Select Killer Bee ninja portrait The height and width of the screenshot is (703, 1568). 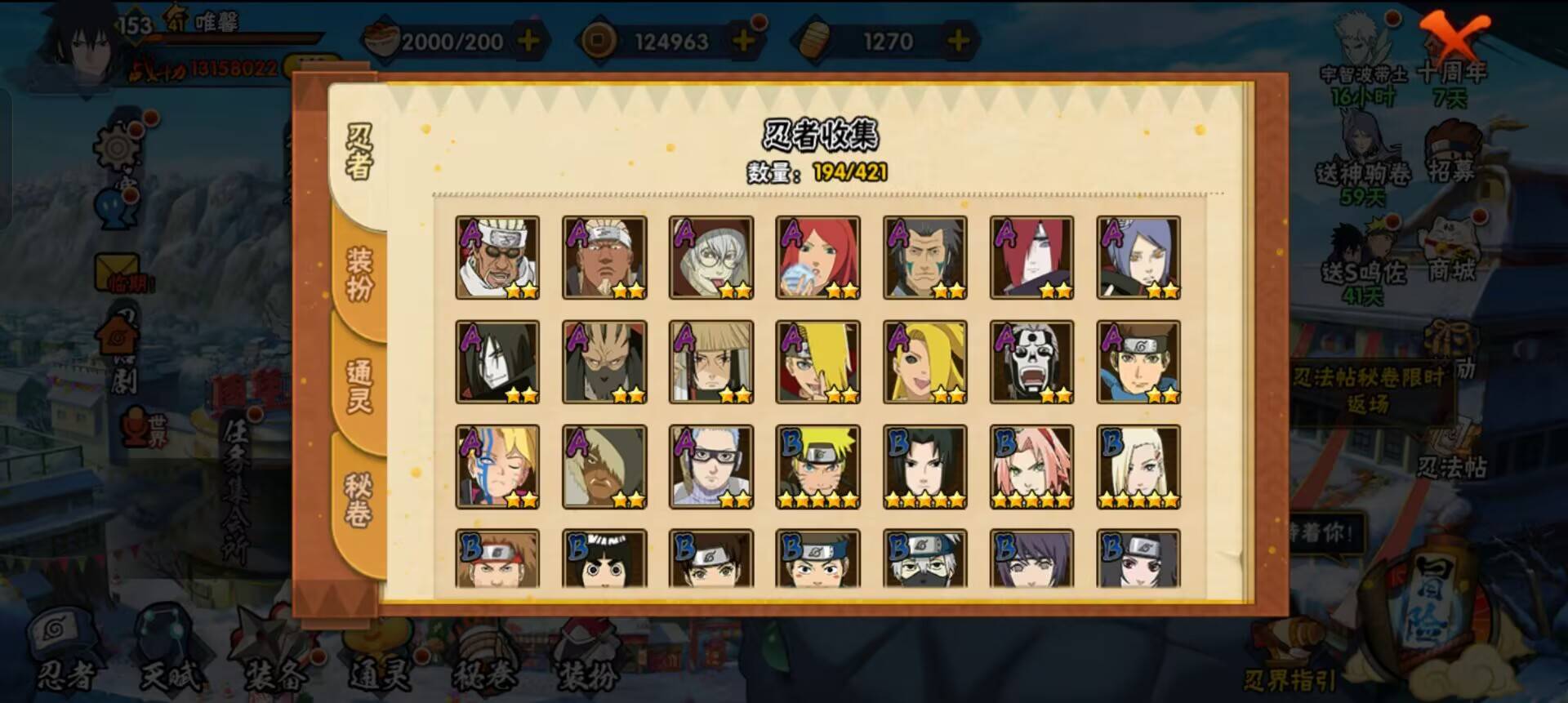coord(497,257)
